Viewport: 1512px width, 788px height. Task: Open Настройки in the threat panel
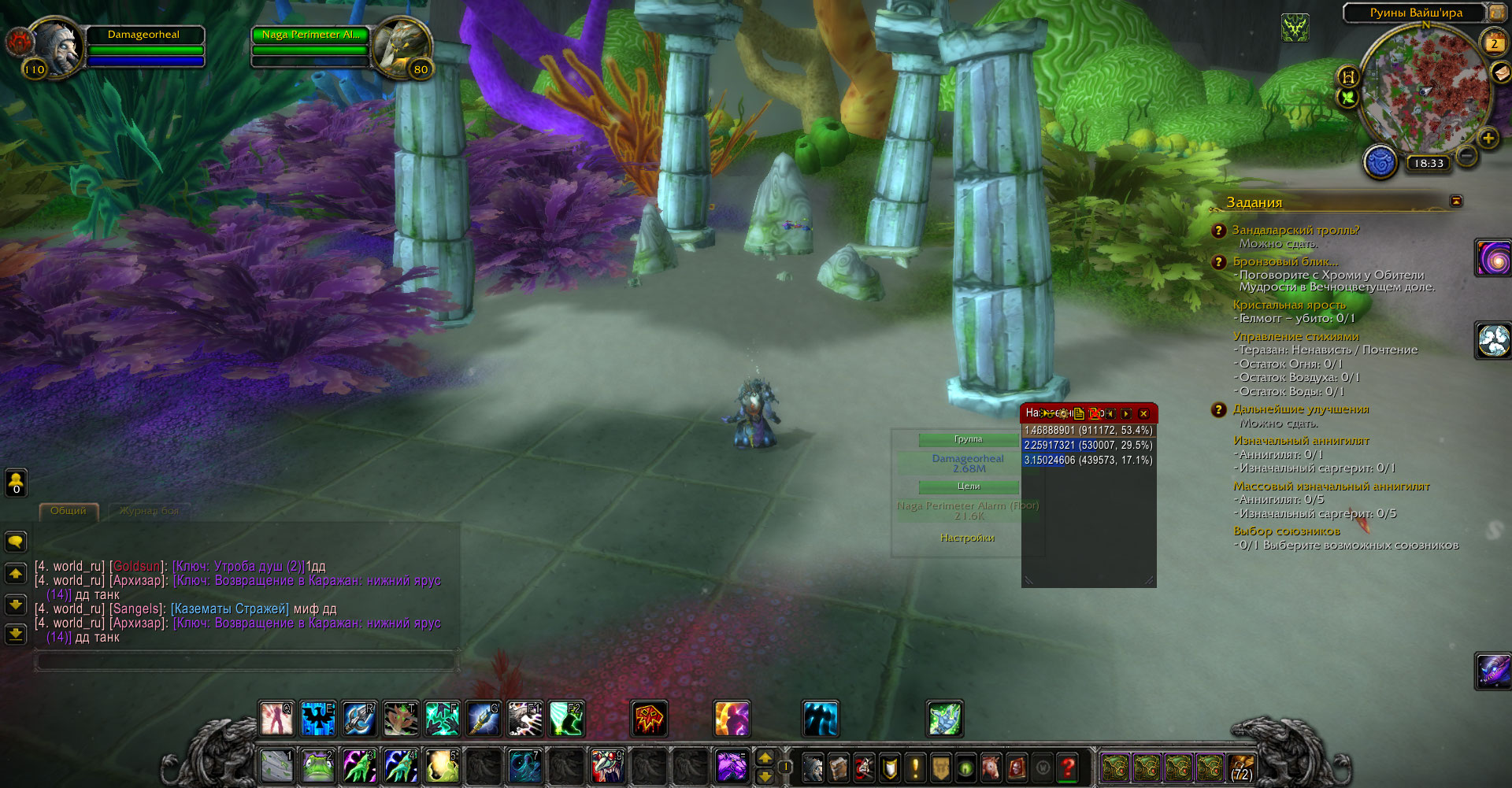tap(967, 538)
